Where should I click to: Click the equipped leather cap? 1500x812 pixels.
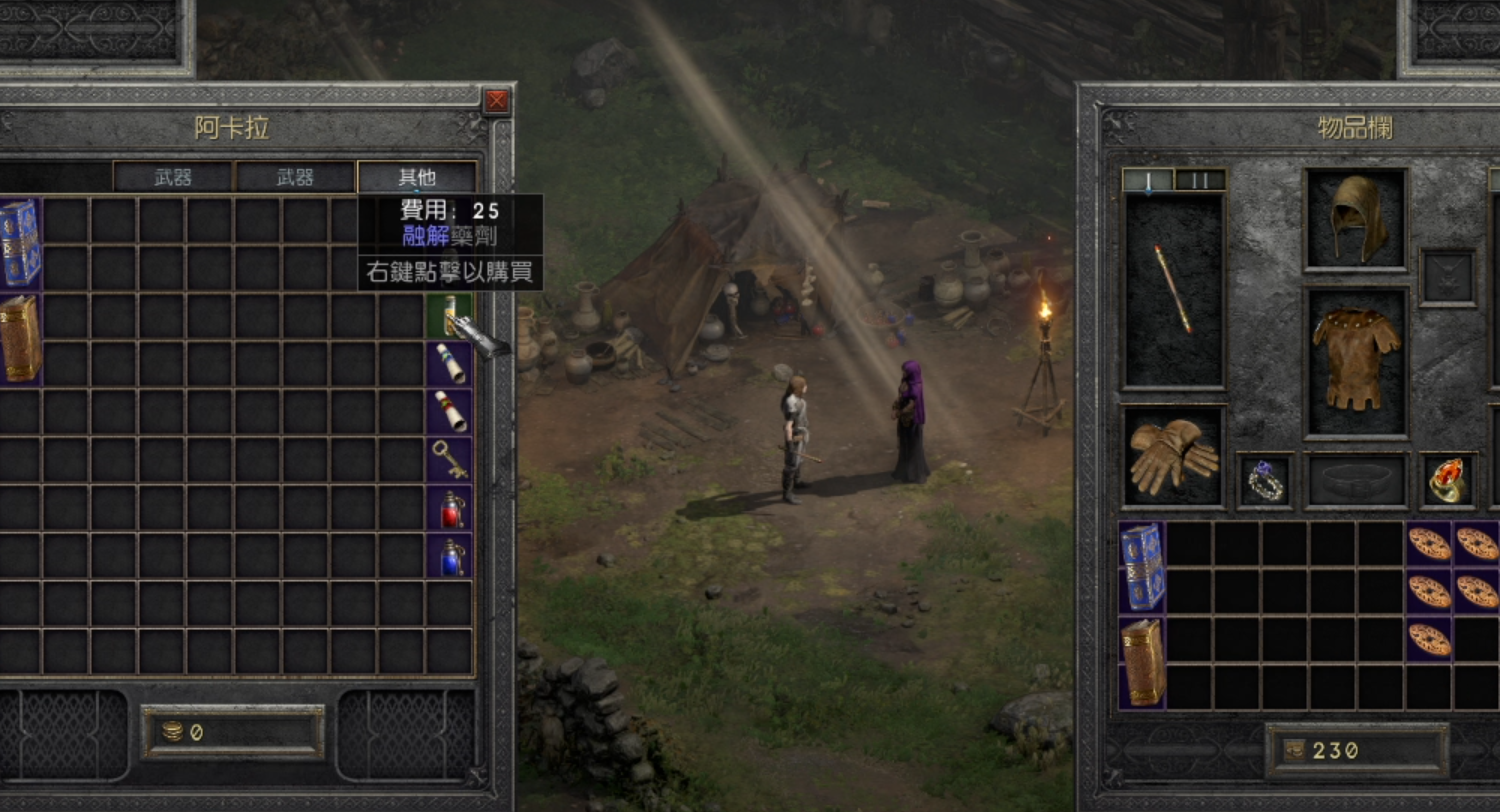(x=1355, y=218)
